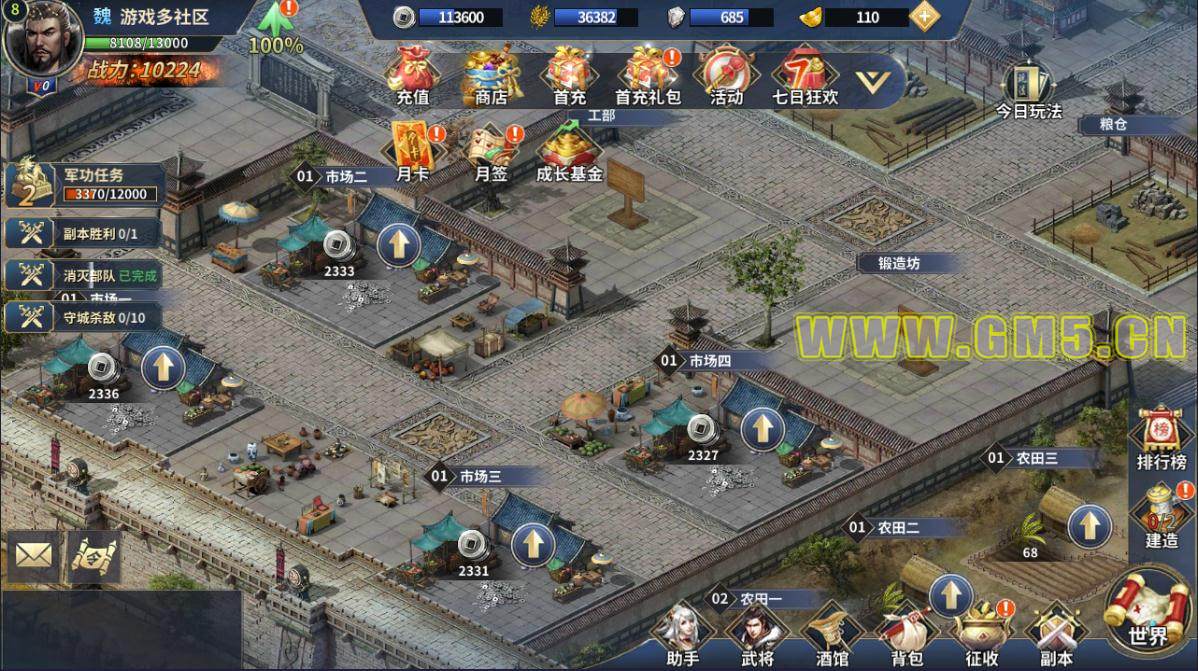Enter the 世界 world map
1198x671 pixels.
[x=1148, y=610]
